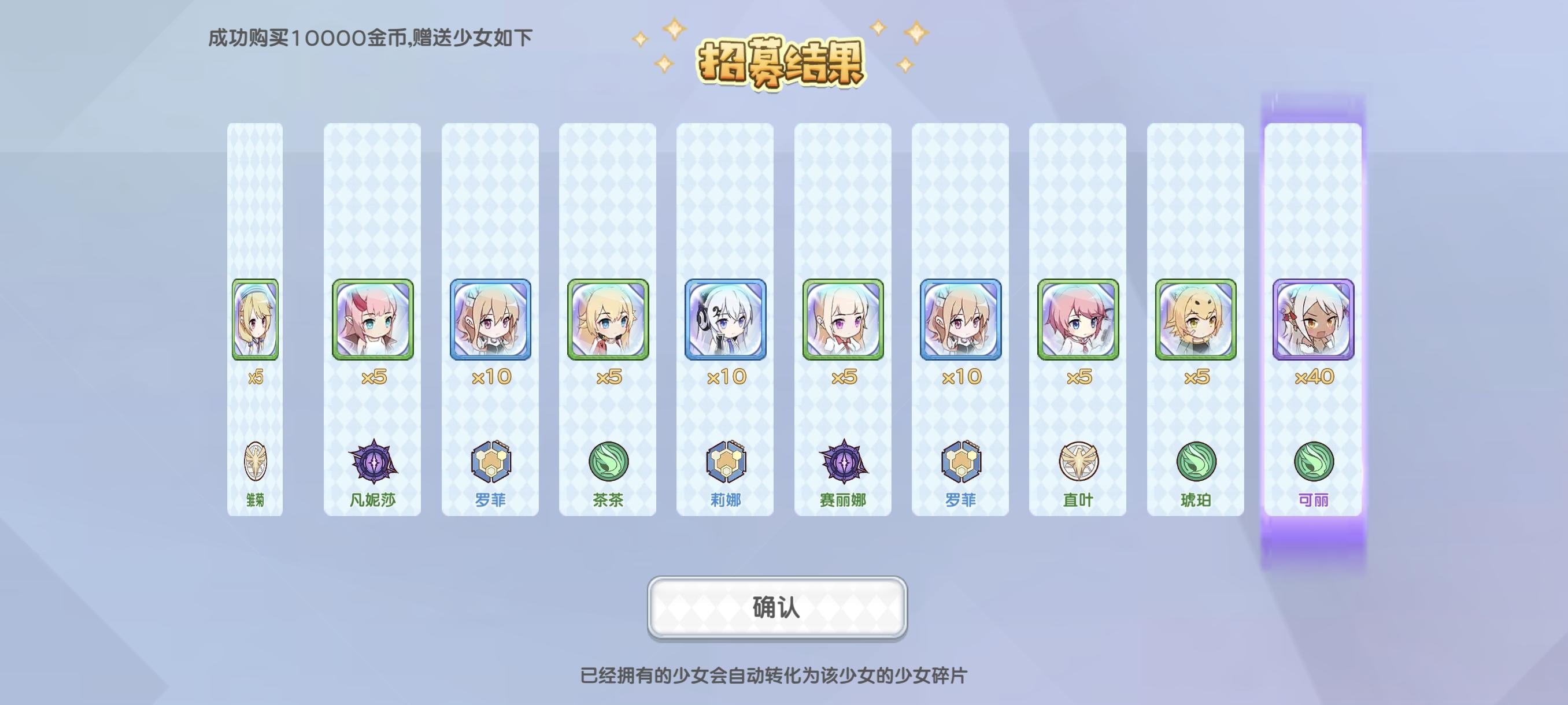Viewport: 1568px width, 705px height.
Task: Click the green wind element icon under 茶茶
Action: [x=607, y=462]
